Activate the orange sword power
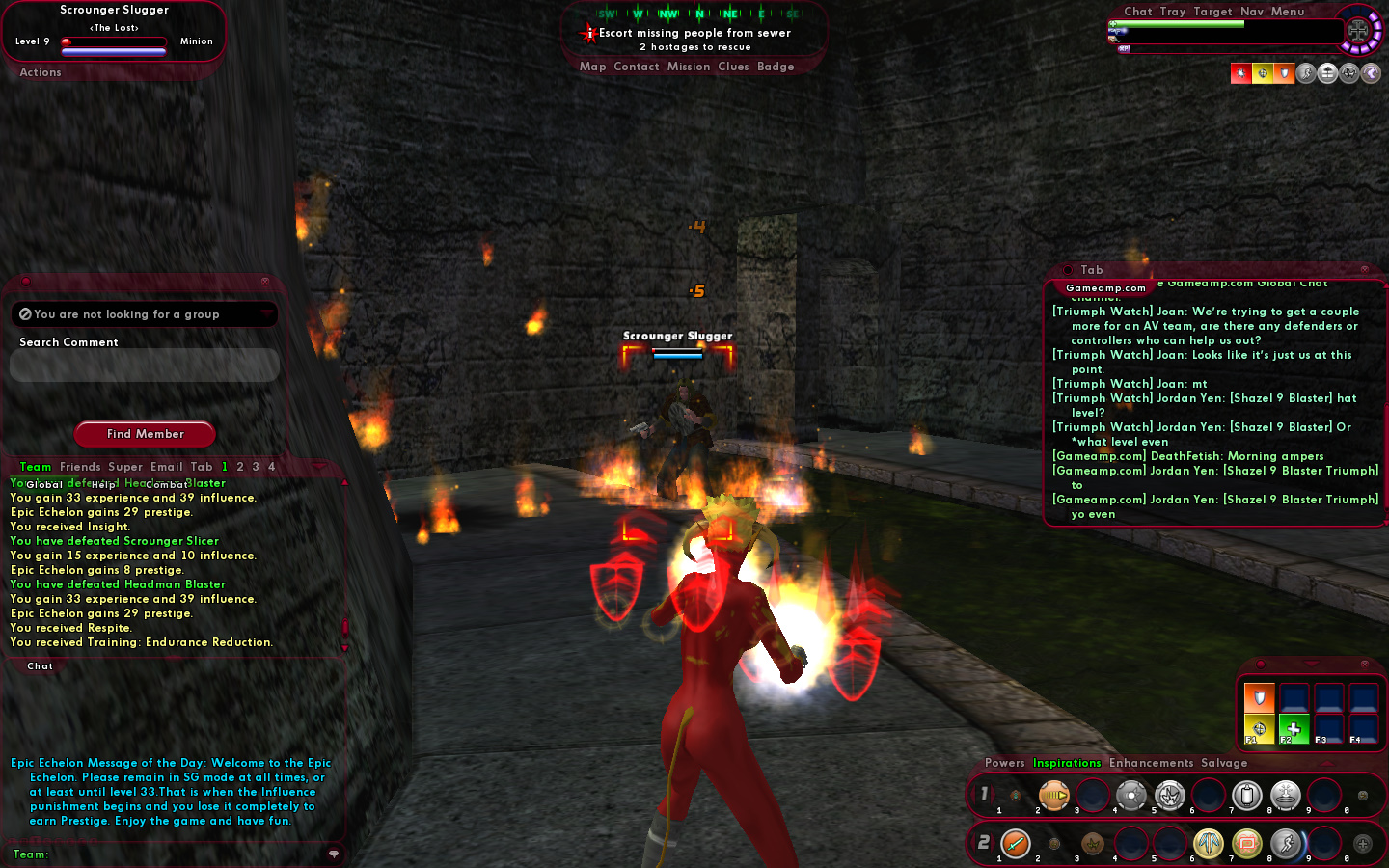 (1016, 844)
